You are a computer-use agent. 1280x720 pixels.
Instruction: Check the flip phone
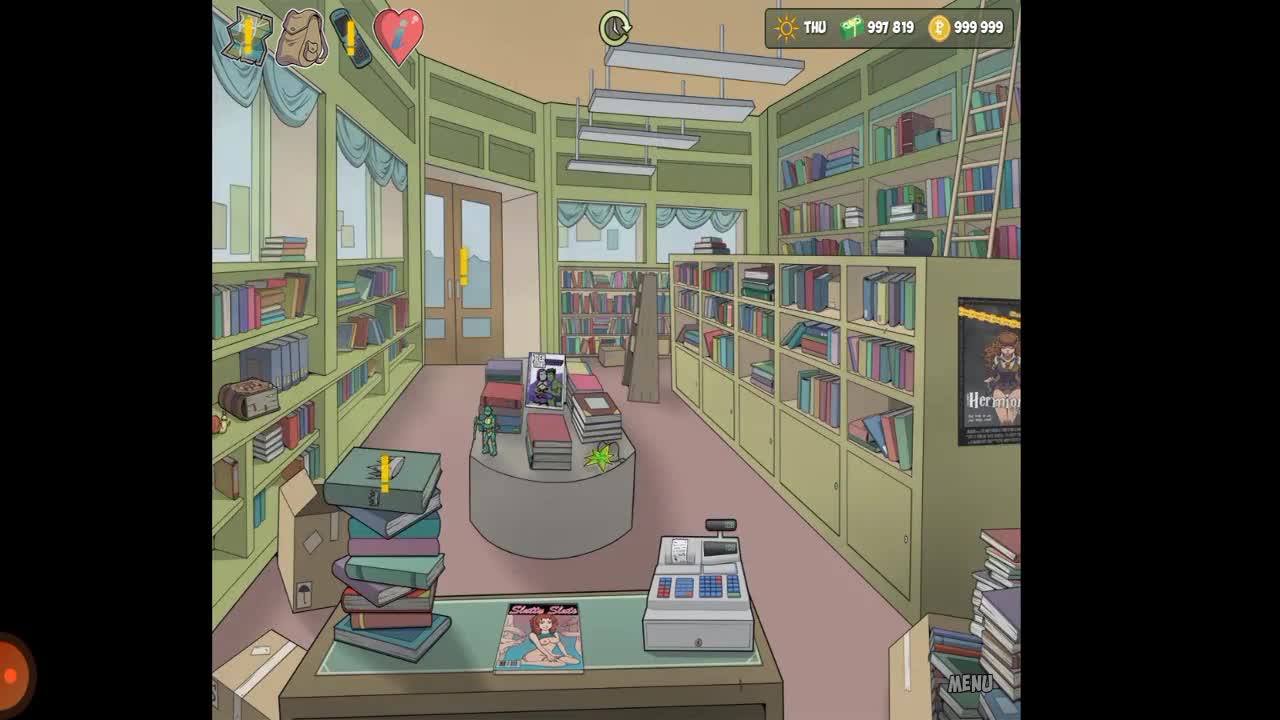(x=349, y=38)
